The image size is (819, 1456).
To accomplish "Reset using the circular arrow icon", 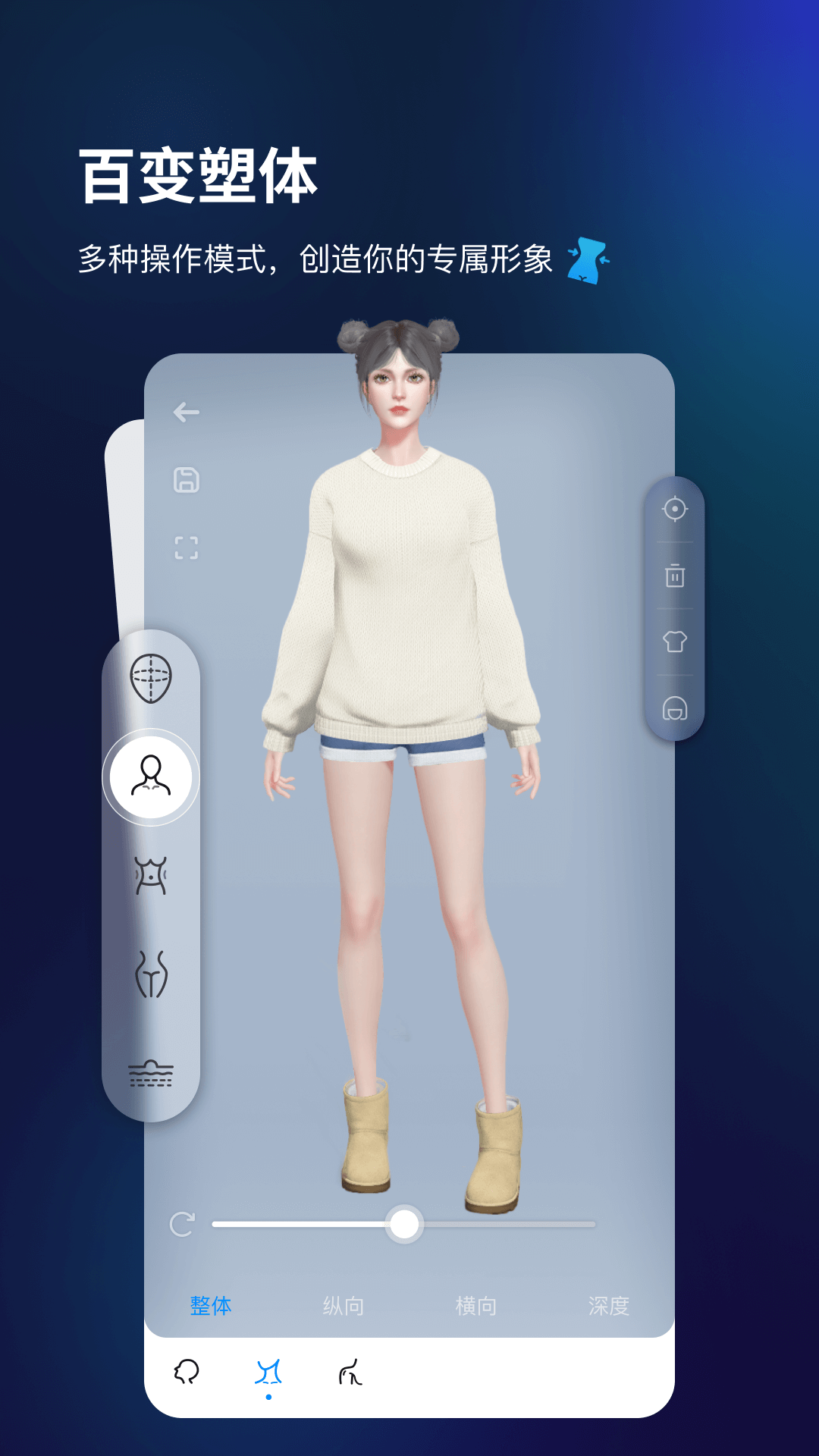I will point(183,1224).
